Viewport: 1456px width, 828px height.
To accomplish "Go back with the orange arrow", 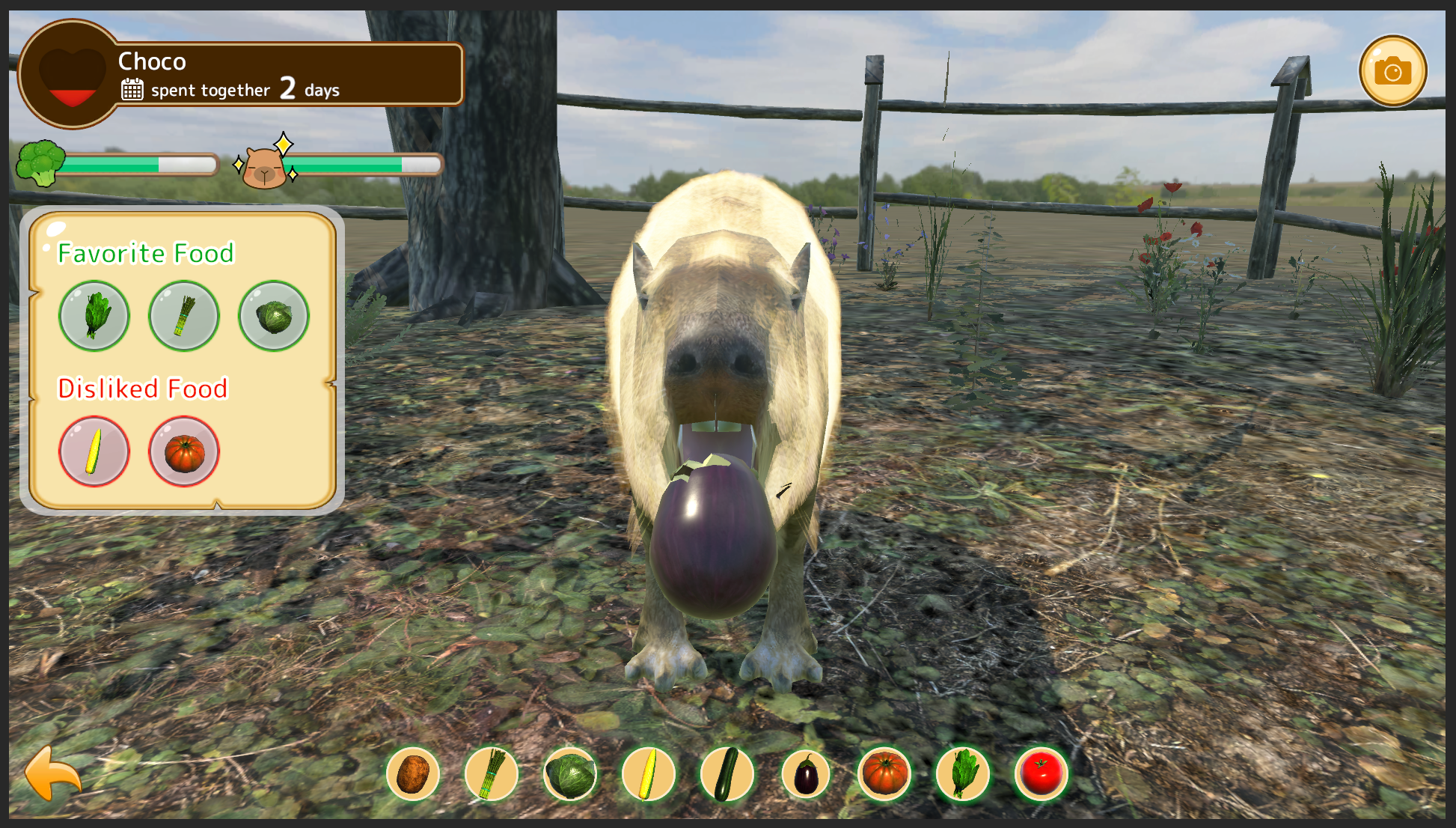I will [x=52, y=773].
